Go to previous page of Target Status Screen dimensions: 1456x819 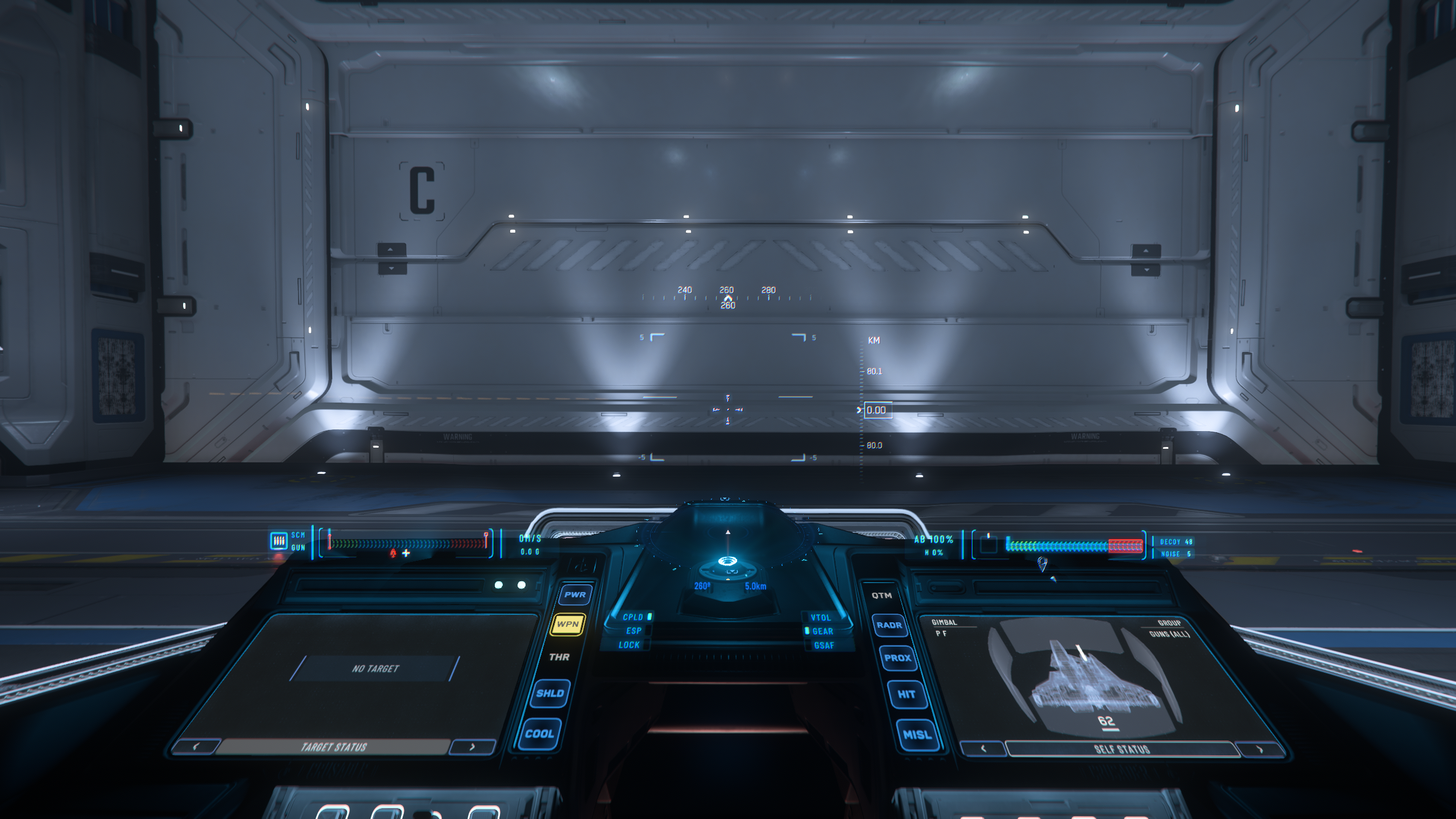tap(196, 746)
